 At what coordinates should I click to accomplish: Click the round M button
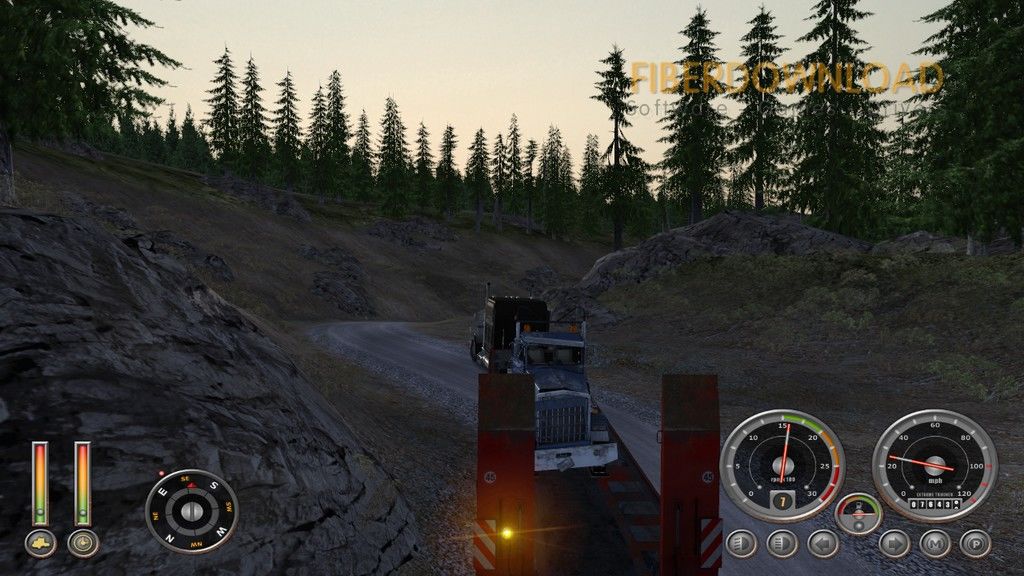point(935,543)
